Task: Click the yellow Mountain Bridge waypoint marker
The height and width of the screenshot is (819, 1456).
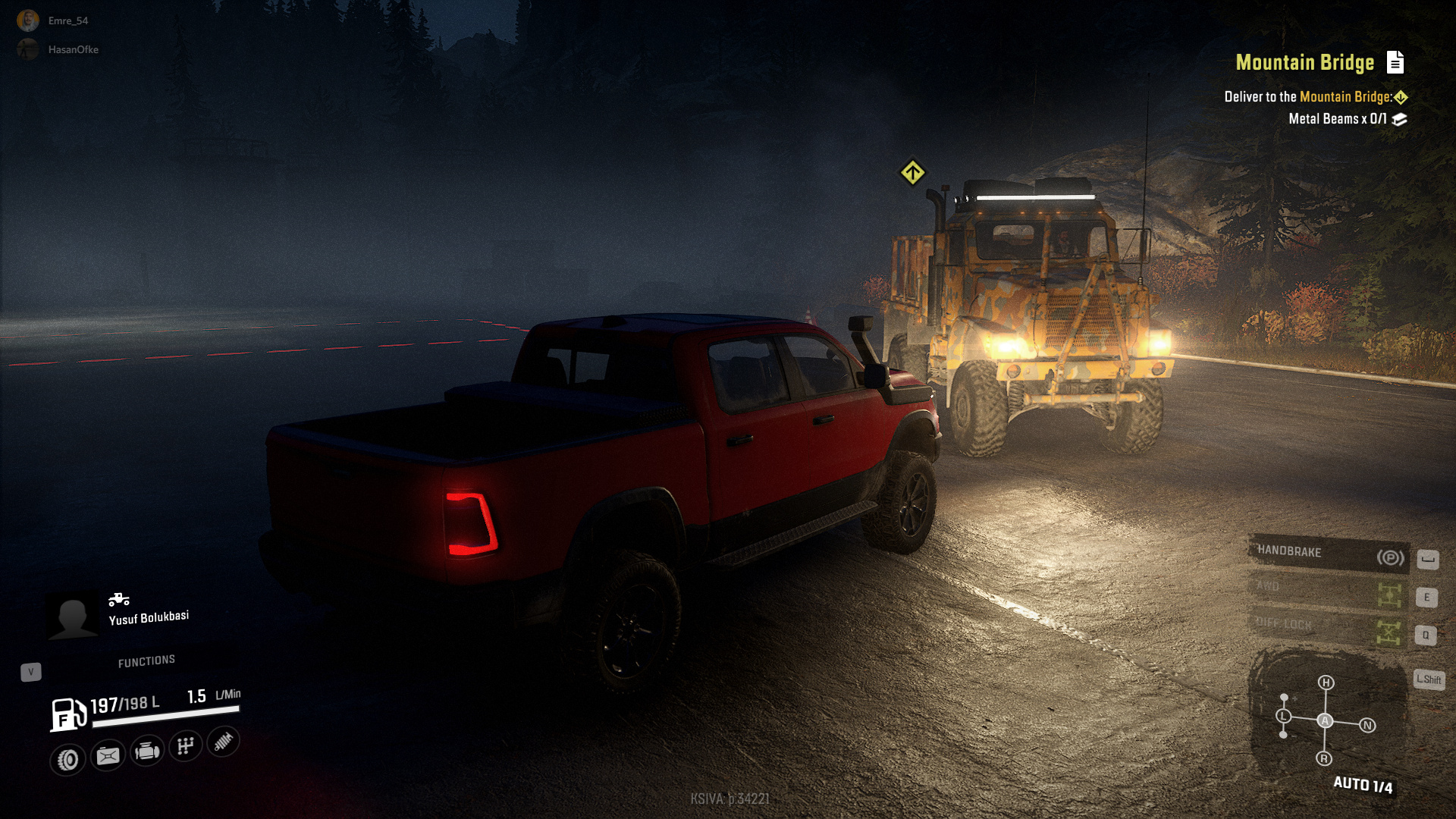Action: [x=912, y=172]
